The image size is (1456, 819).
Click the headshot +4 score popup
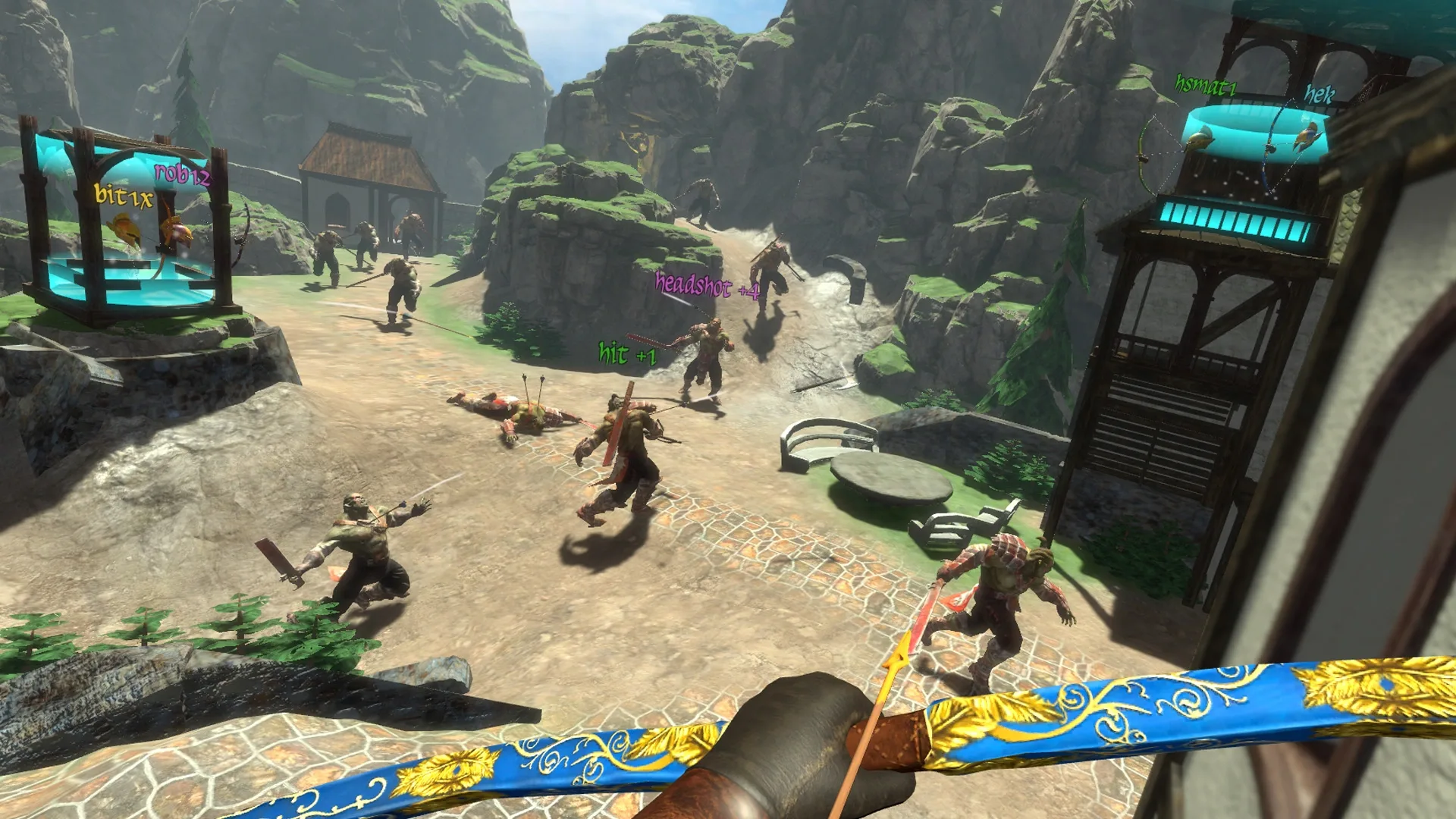[x=705, y=285]
